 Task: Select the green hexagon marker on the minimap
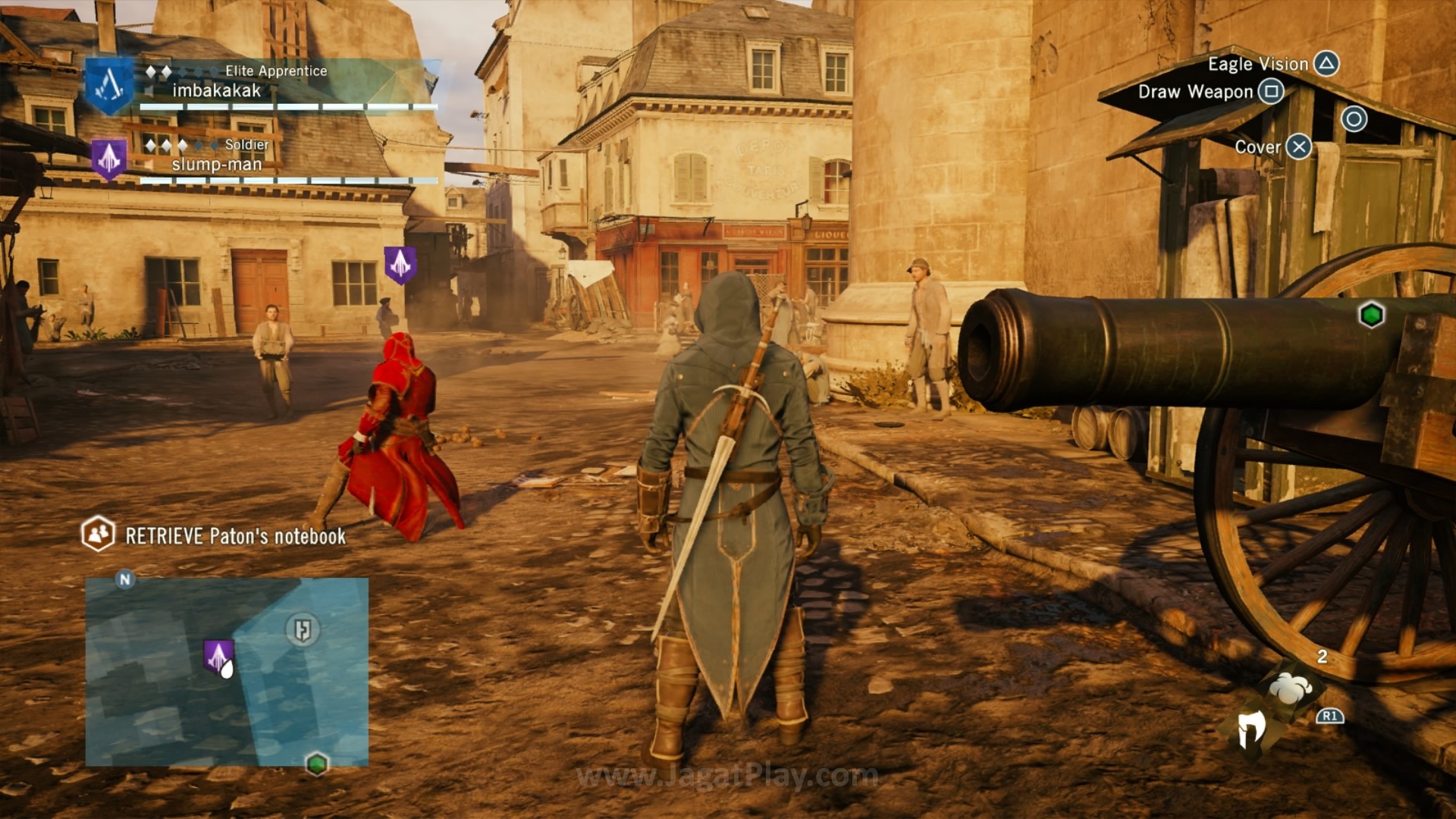tap(317, 763)
